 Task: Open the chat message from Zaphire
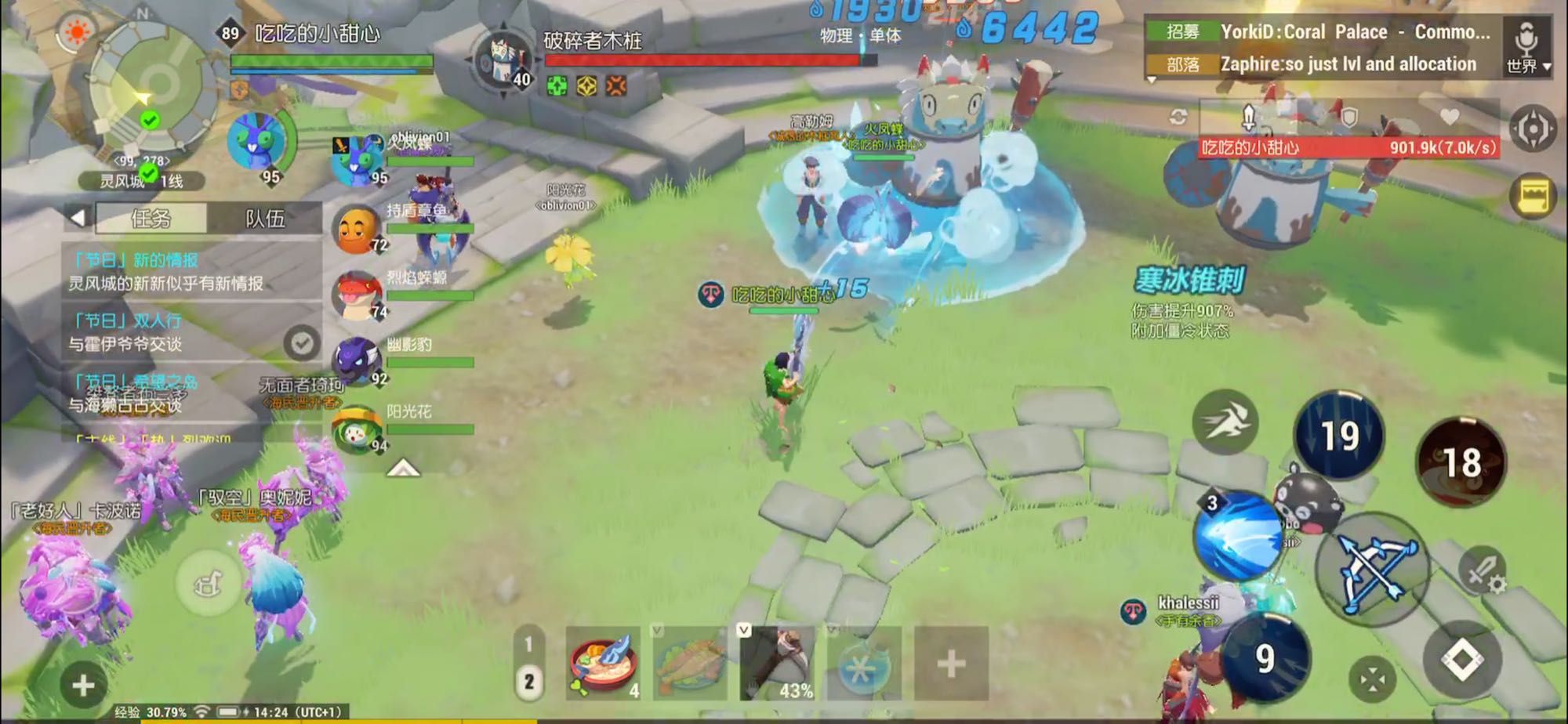click(1347, 64)
